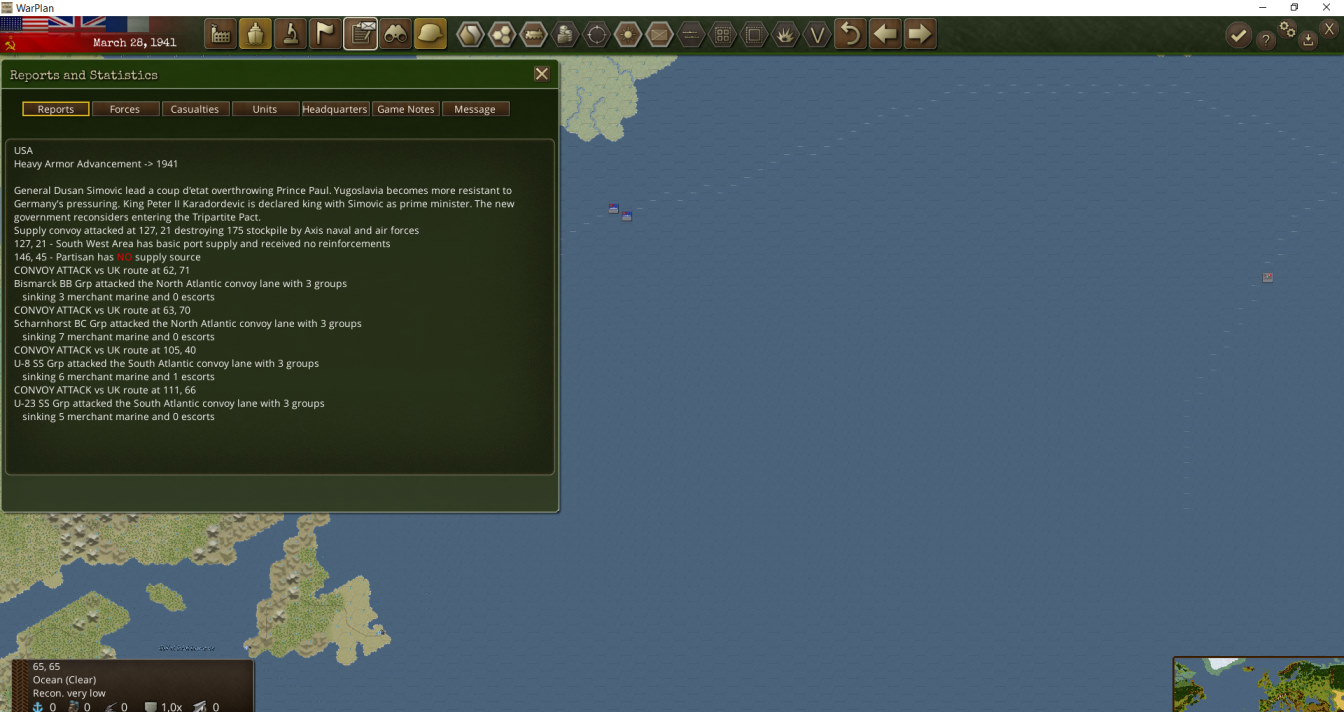
Task: View the Game Notes tab
Action: click(x=405, y=109)
